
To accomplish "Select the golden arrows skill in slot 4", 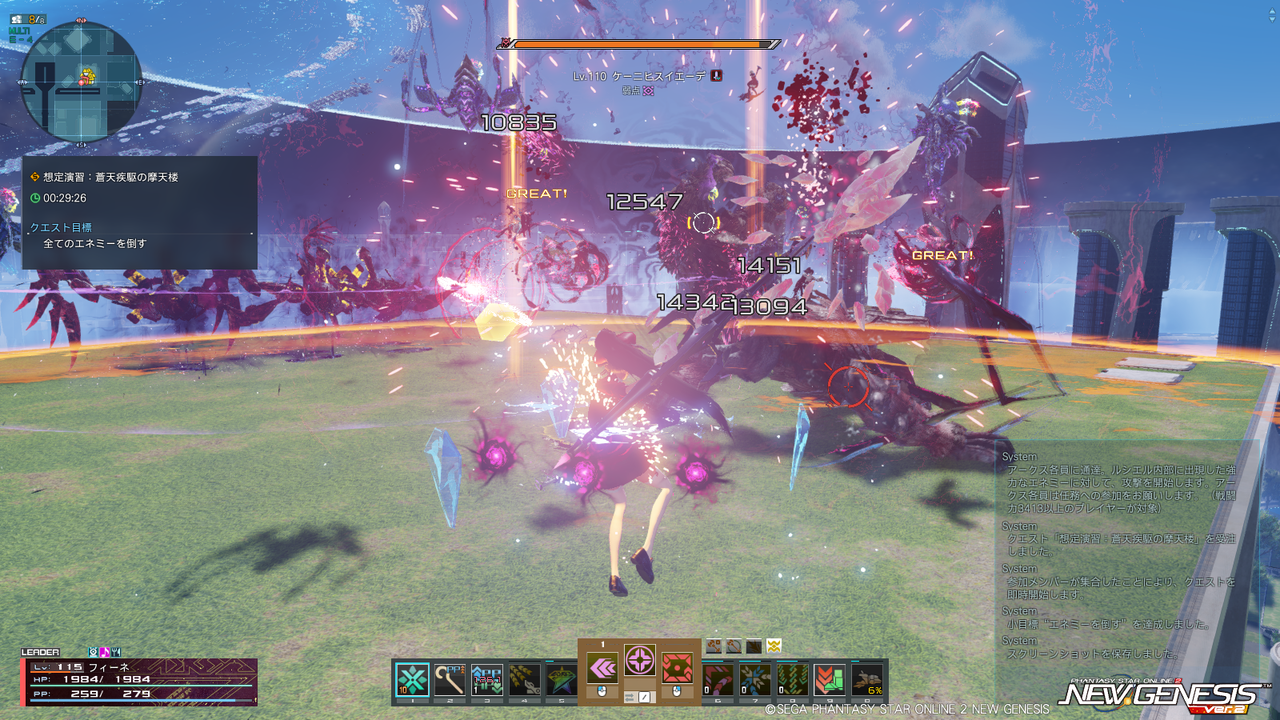I will [523, 679].
